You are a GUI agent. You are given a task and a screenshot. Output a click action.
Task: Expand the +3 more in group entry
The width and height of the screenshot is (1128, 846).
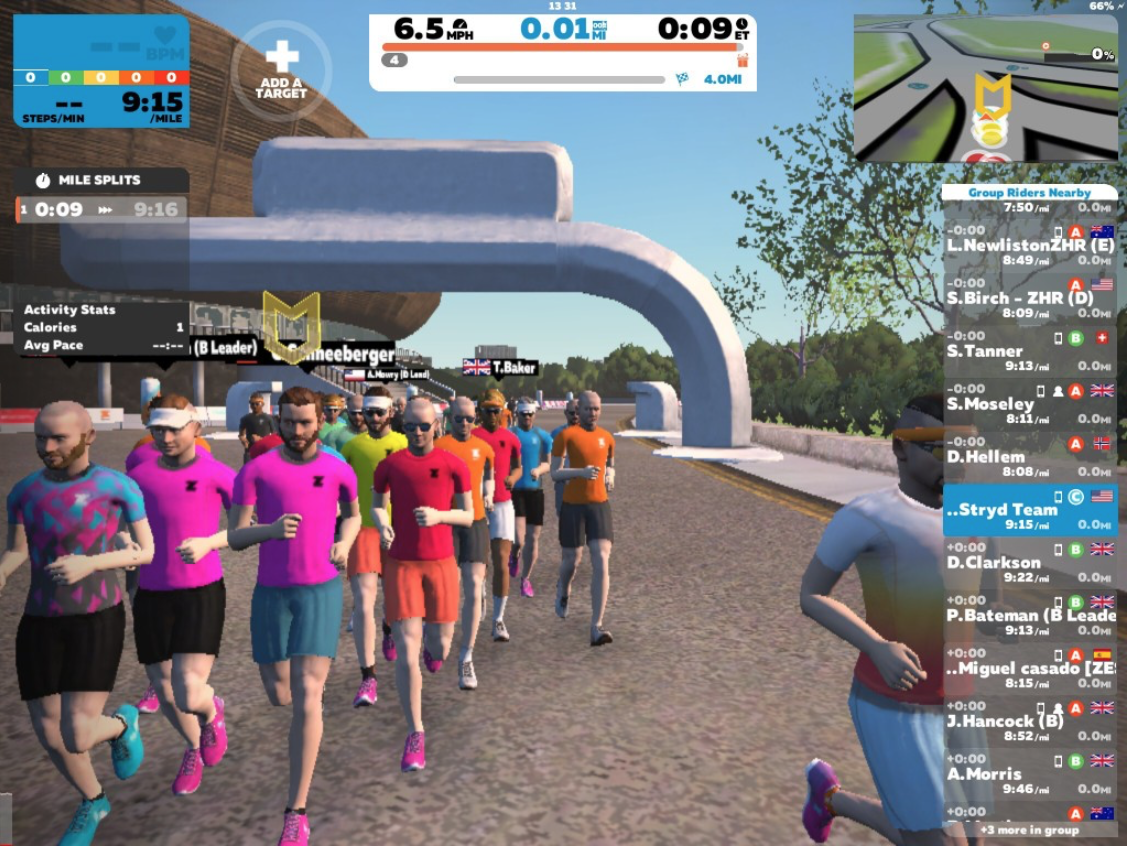(1030, 830)
